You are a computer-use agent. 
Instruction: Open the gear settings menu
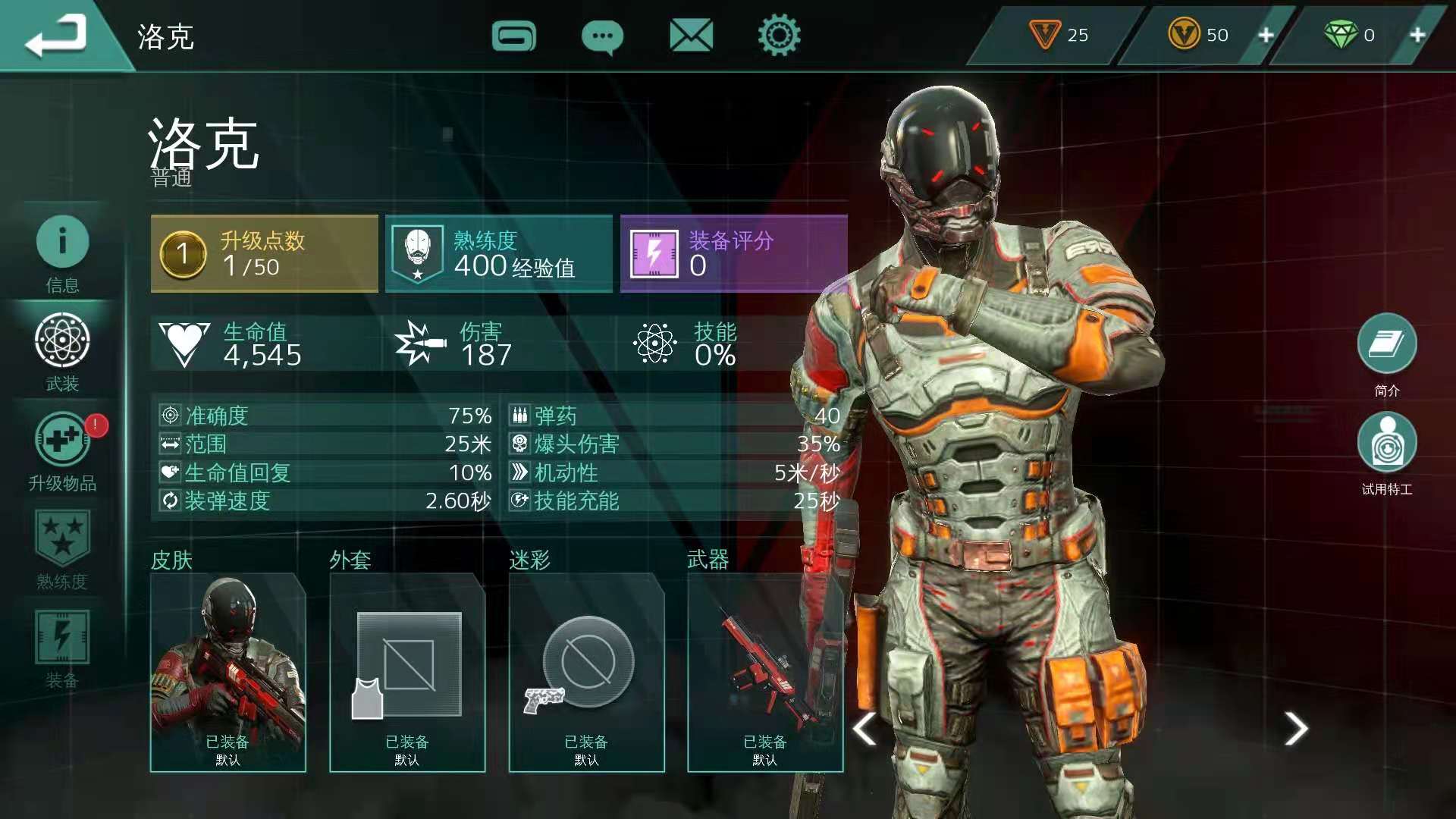pyautogui.click(x=779, y=36)
